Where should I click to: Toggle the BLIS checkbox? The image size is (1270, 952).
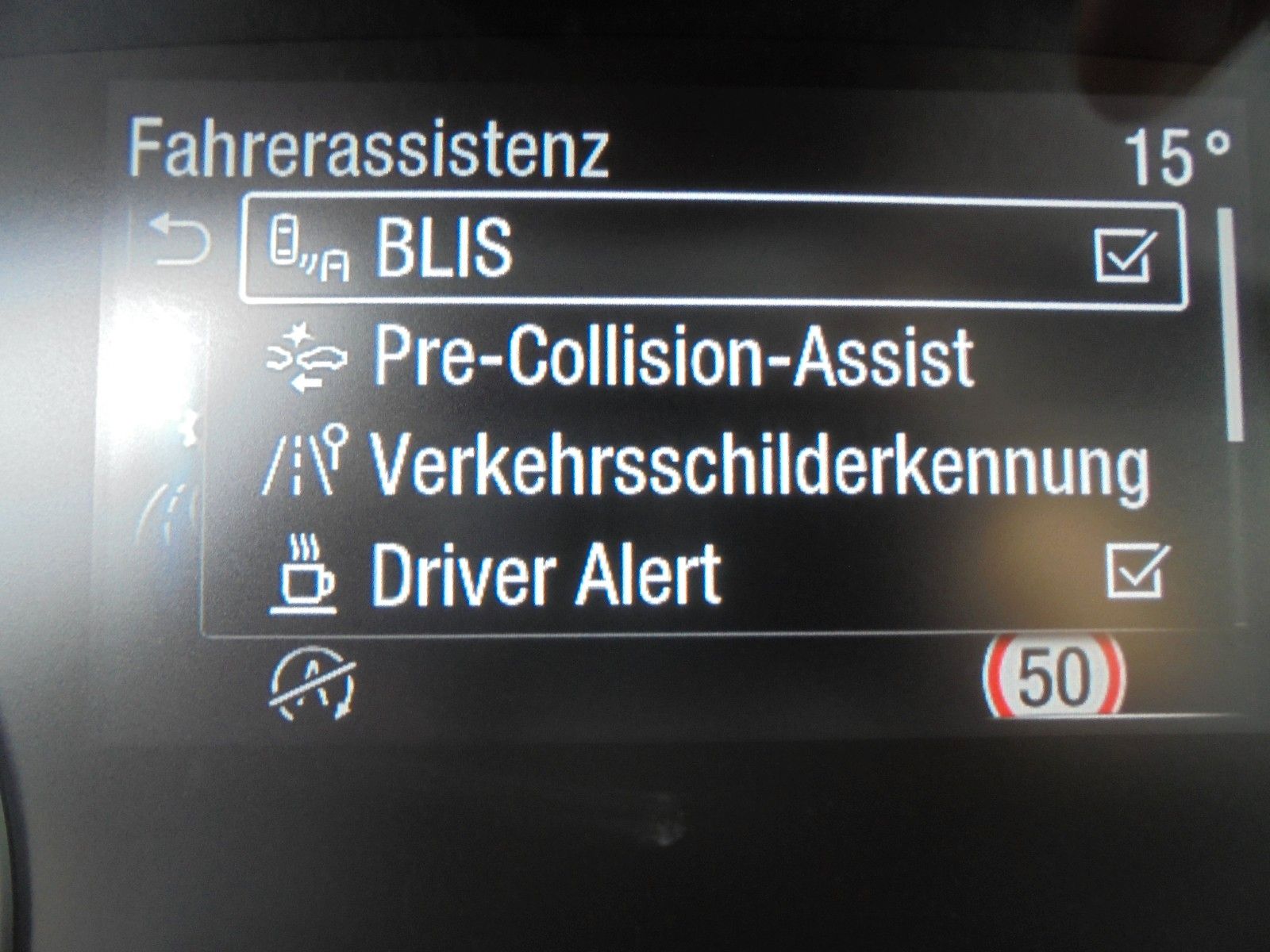point(1124,254)
